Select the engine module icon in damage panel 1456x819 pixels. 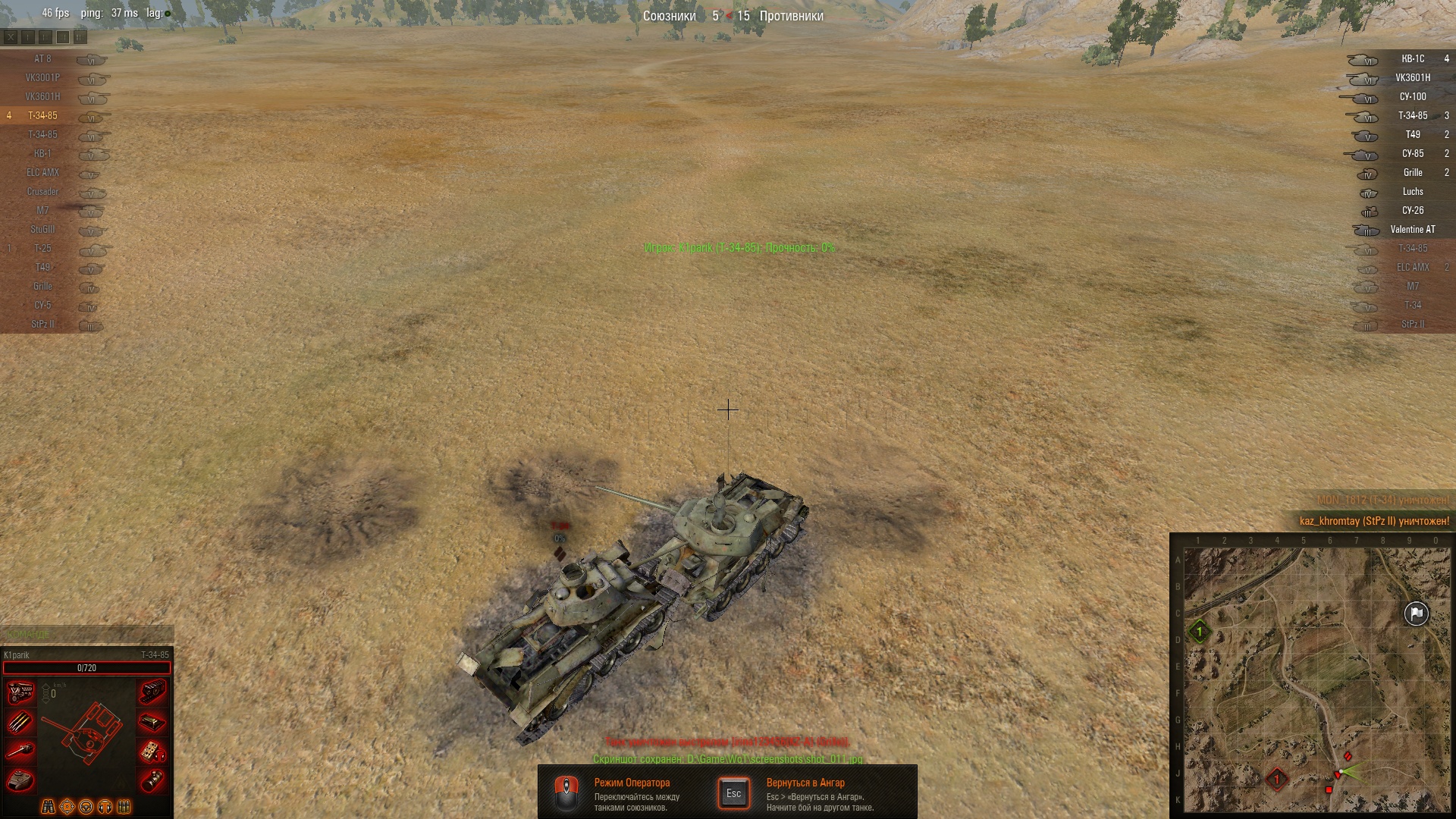point(20,692)
